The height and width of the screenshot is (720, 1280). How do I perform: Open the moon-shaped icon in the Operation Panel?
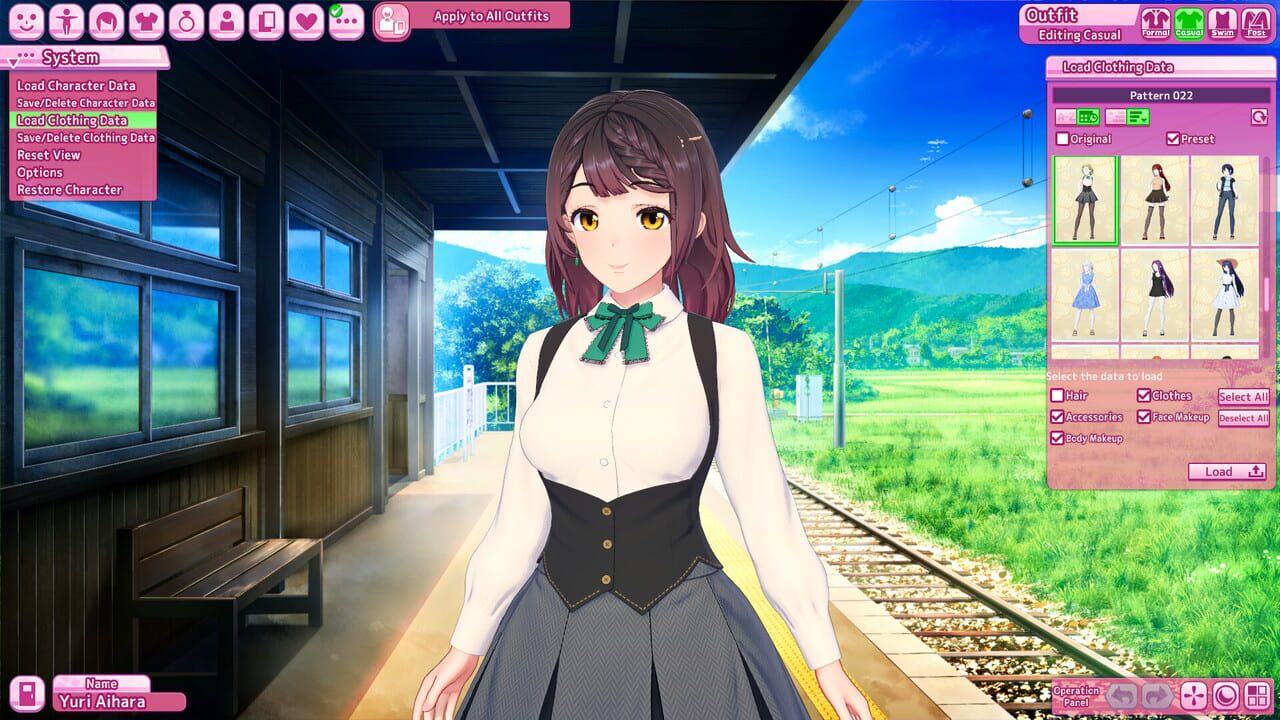tap(1226, 694)
